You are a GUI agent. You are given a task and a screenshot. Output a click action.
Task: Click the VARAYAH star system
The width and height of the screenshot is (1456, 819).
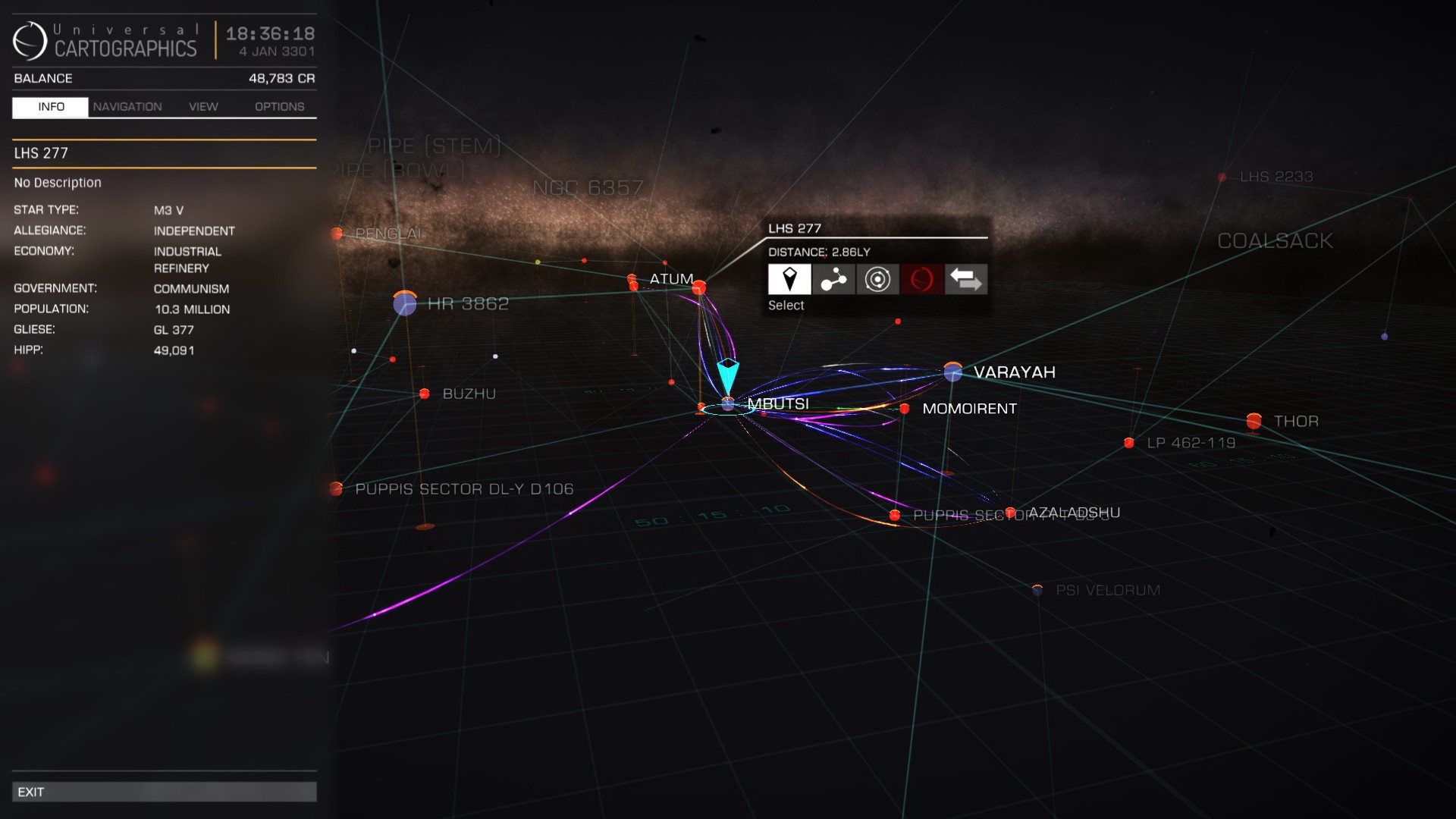952,372
